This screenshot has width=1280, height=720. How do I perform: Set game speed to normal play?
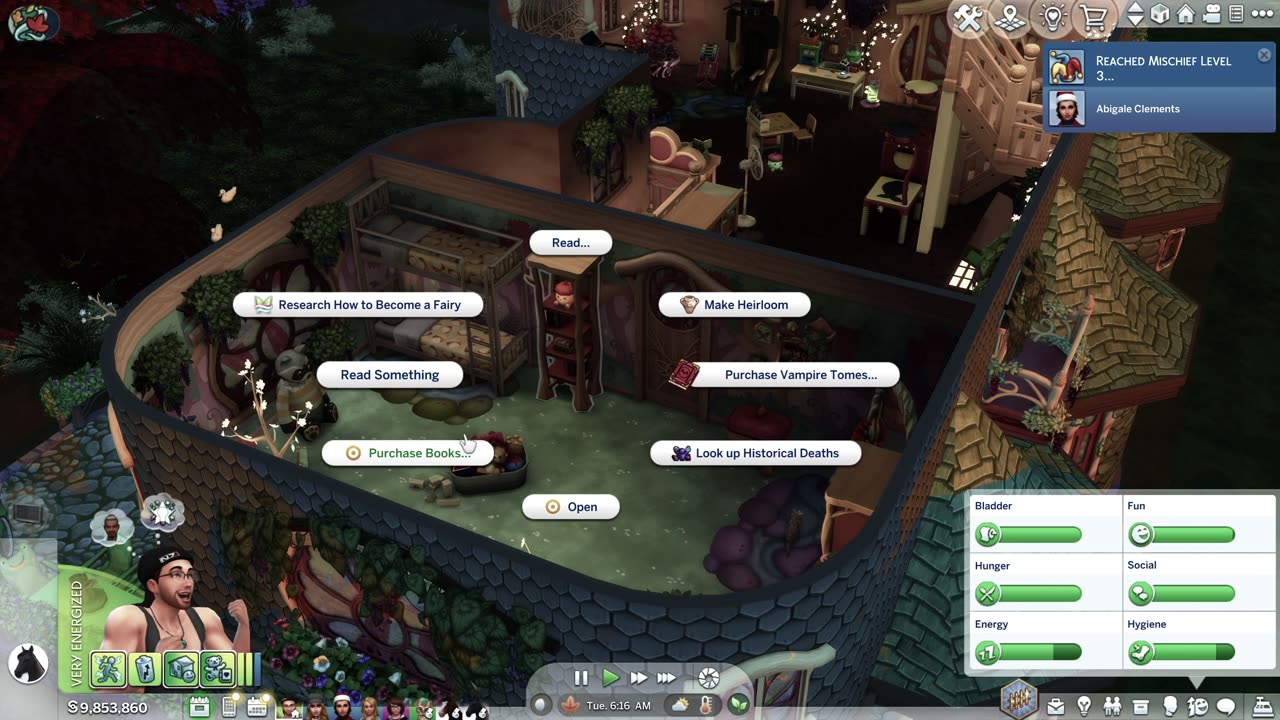tap(610, 678)
